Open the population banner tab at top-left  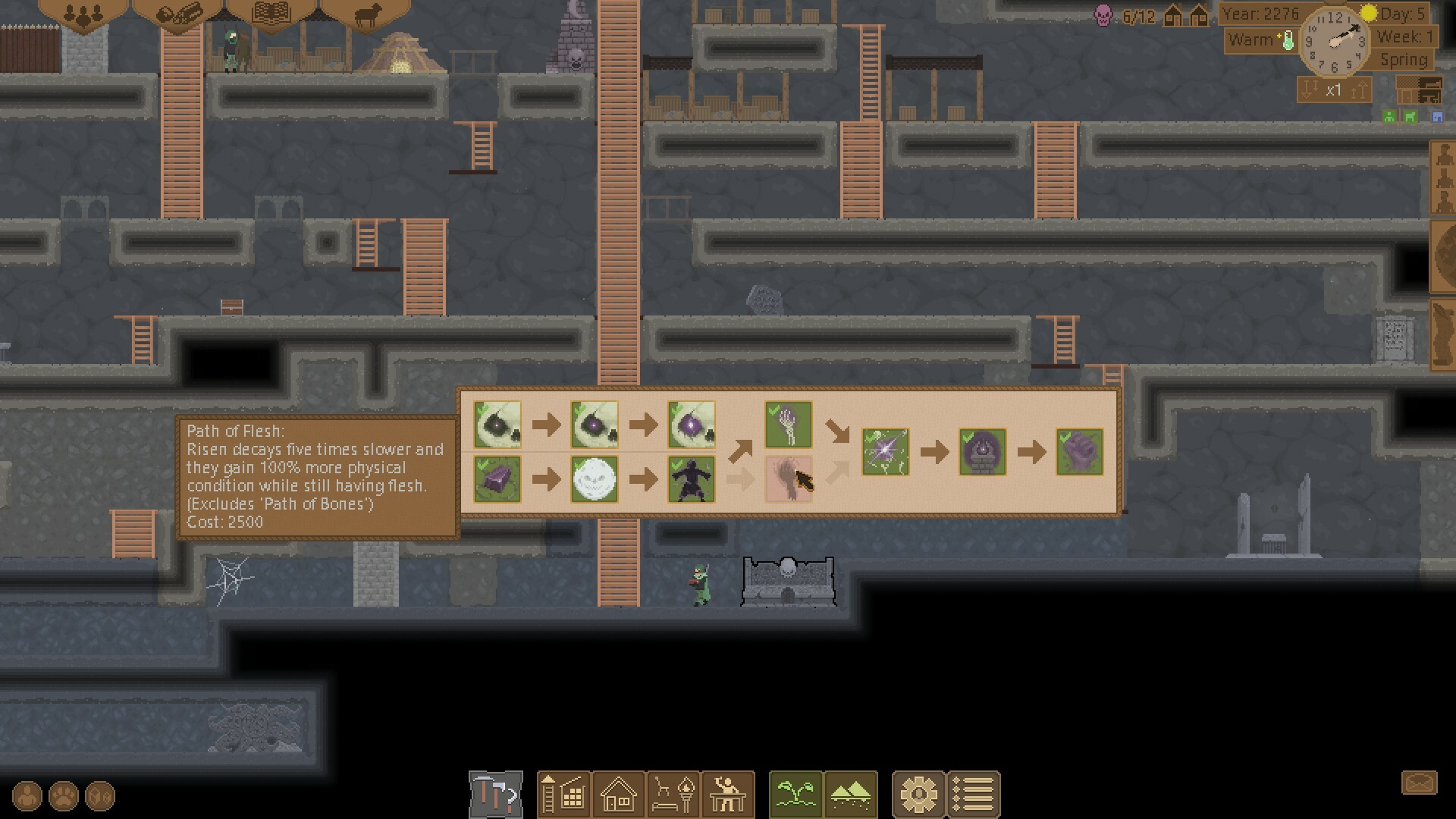(x=85, y=14)
